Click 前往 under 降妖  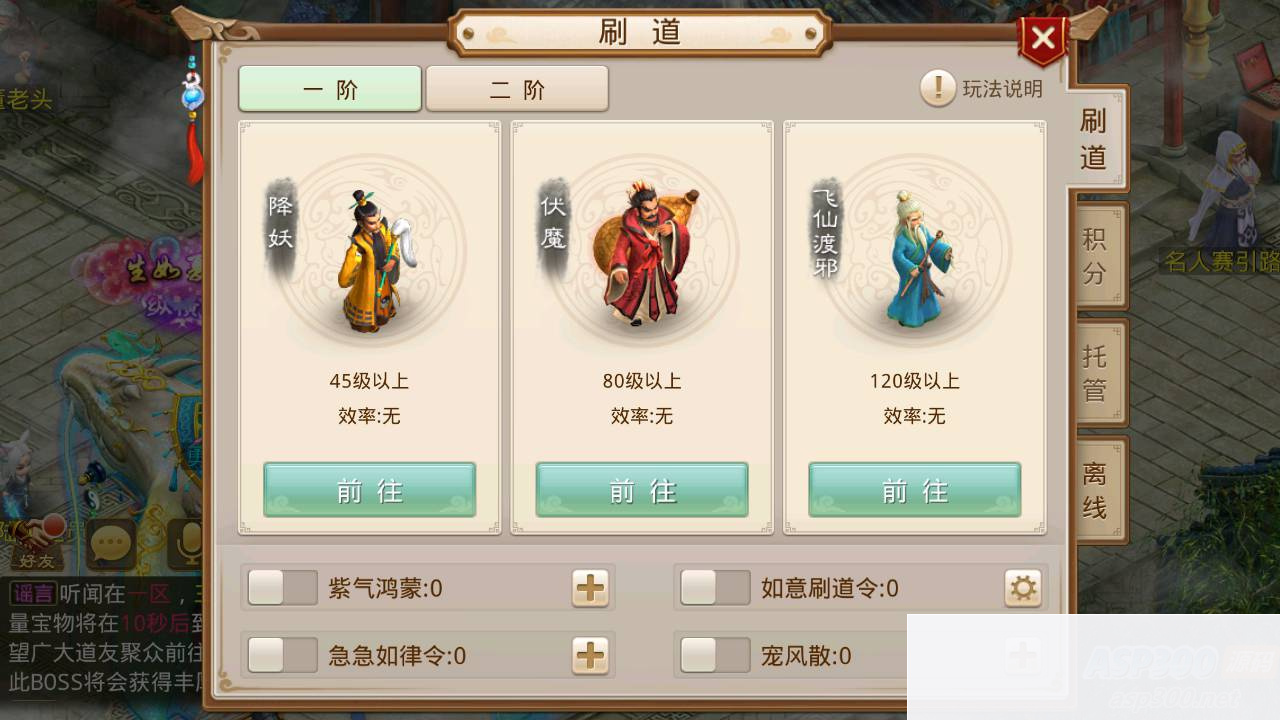click(369, 490)
